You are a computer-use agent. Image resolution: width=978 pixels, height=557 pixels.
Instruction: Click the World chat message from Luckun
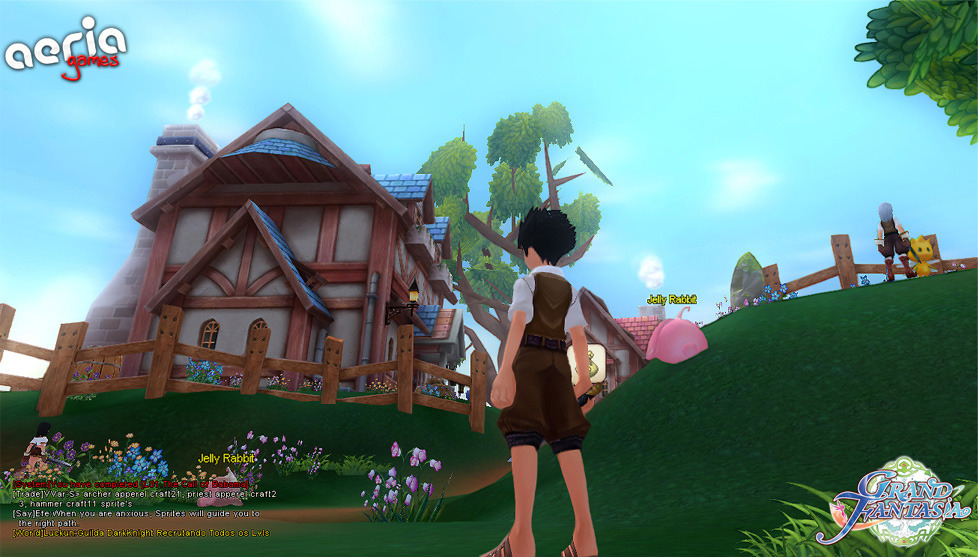coord(140,534)
